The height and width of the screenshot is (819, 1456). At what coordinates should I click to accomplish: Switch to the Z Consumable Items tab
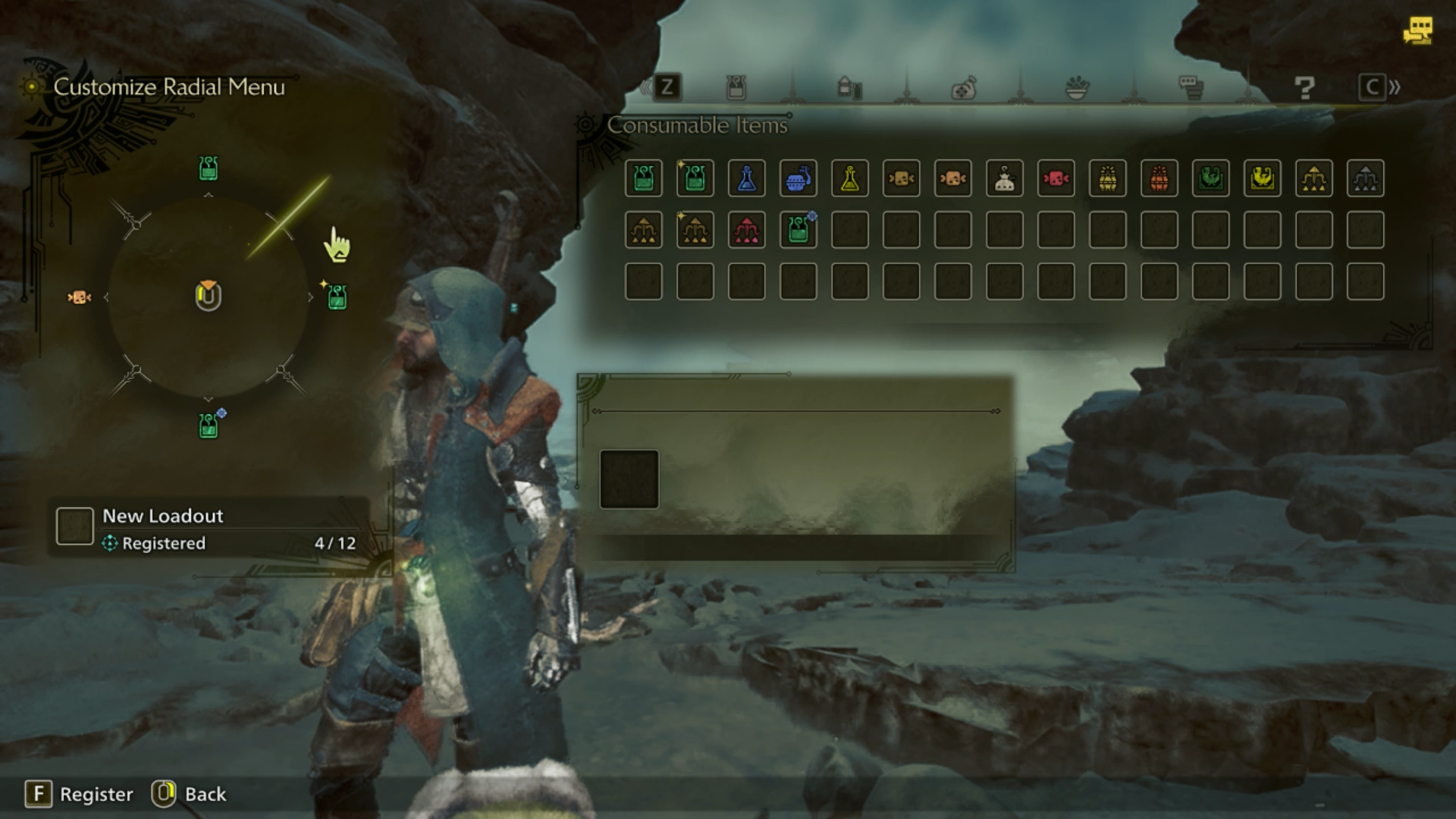[667, 86]
